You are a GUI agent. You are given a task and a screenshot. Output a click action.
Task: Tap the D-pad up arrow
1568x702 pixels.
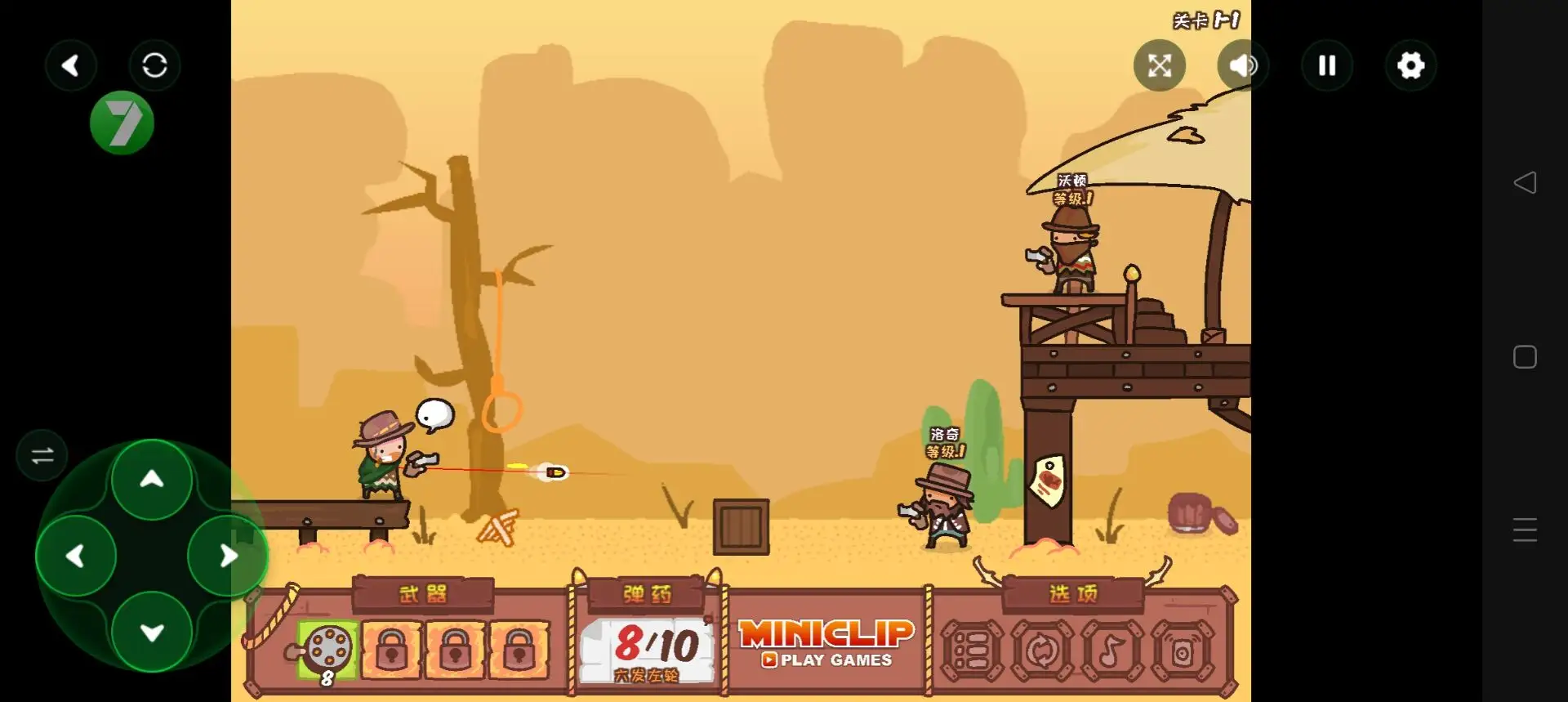tap(152, 480)
